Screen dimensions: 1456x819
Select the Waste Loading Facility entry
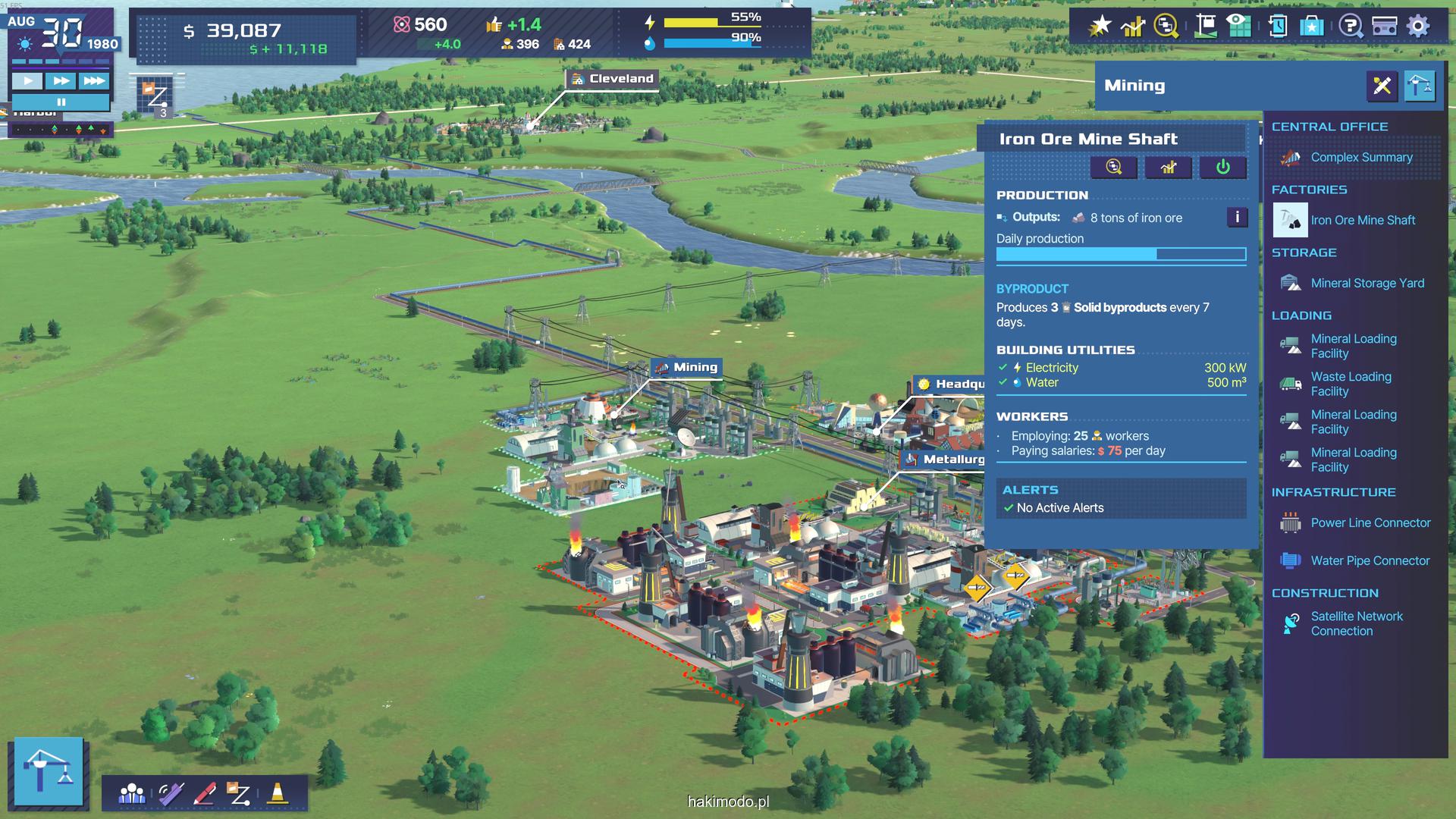(x=1351, y=384)
